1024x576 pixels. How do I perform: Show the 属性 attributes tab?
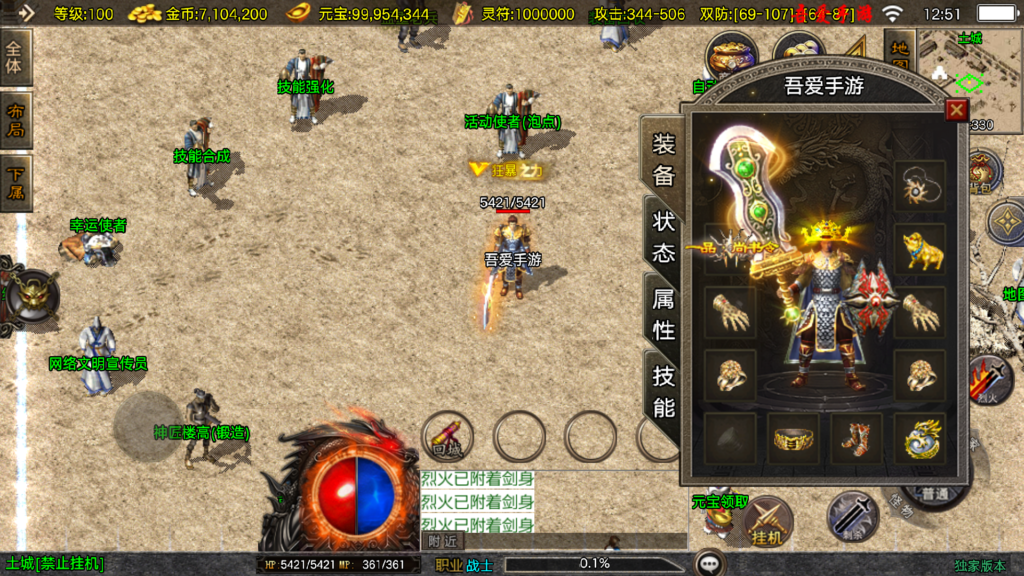(664, 313)
